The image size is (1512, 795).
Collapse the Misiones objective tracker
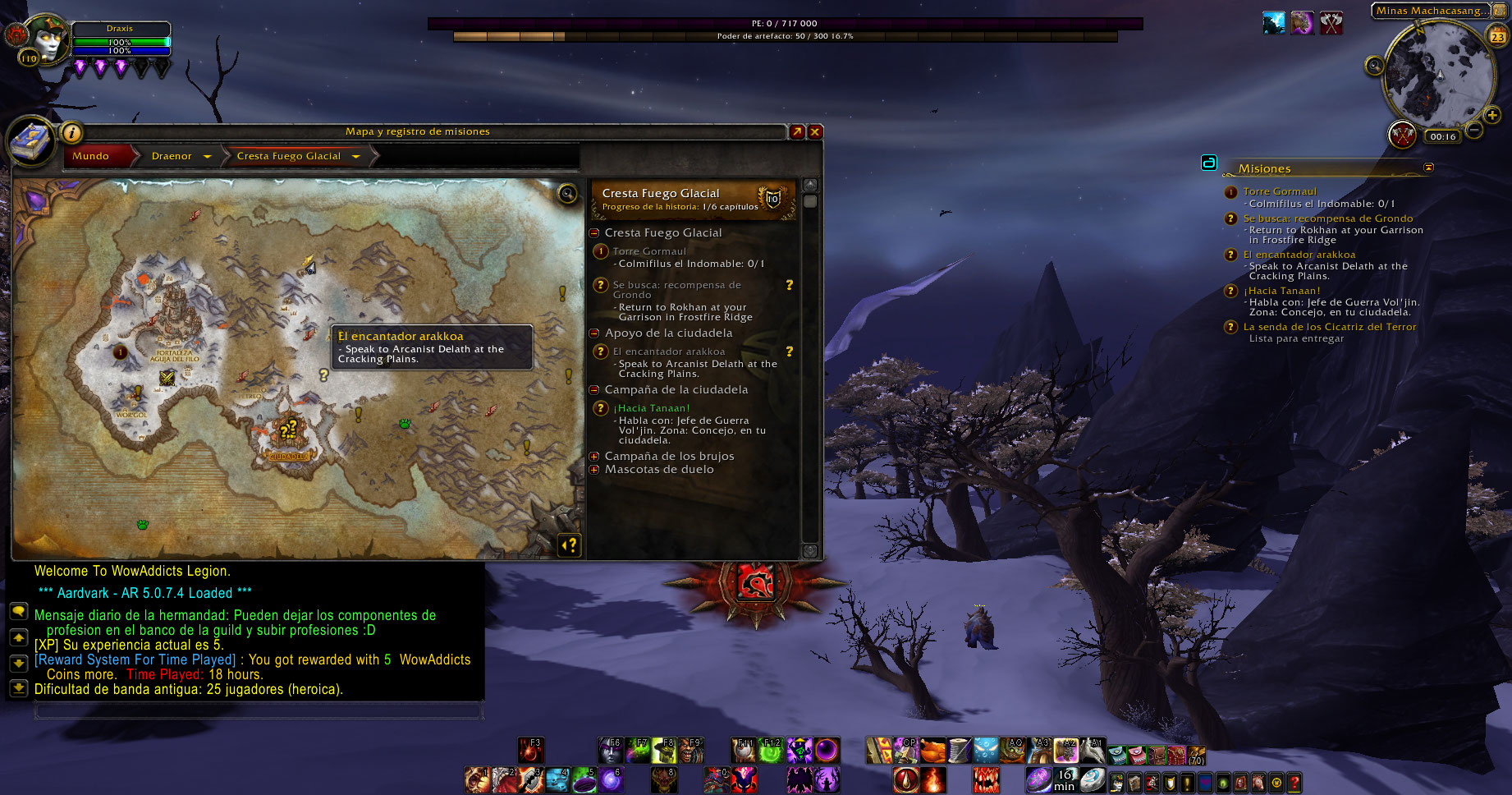[x=1428, y=168]
